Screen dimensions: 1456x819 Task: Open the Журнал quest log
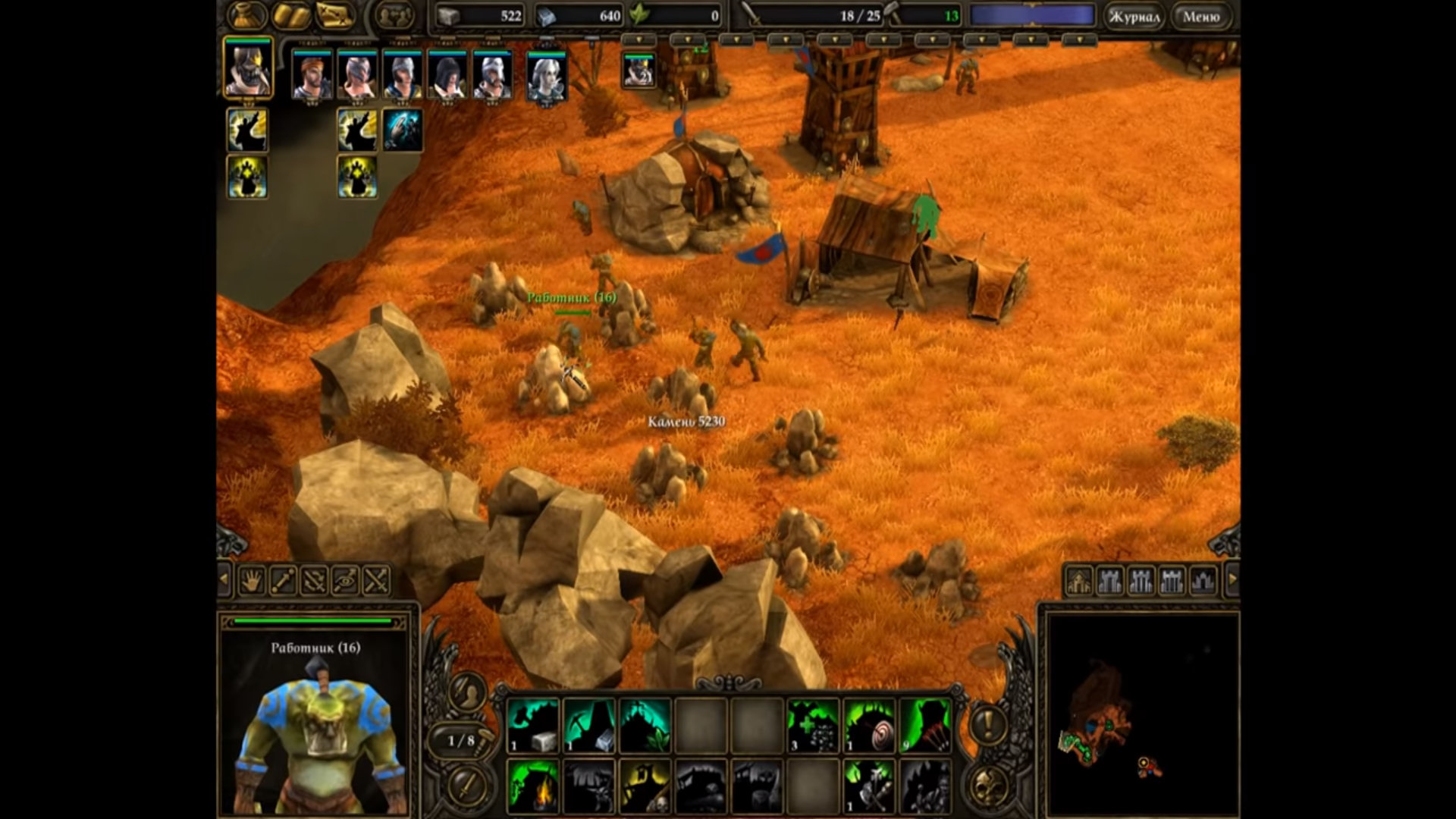tap(1133, 16)
